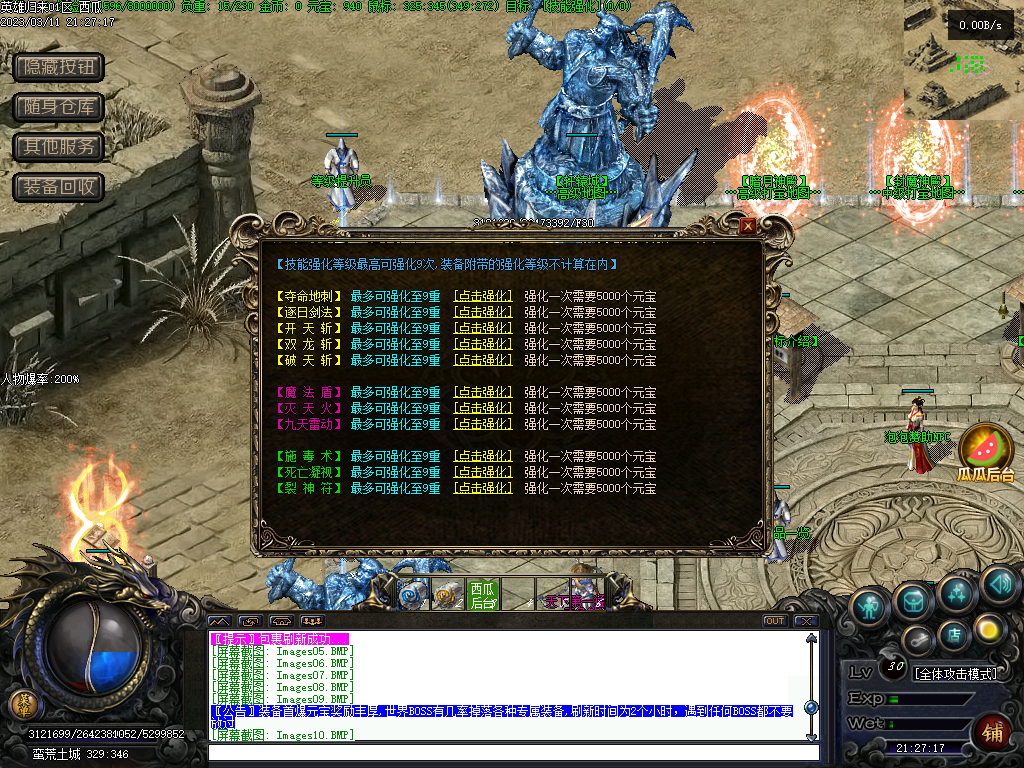Close the skill enhancement dialog
This screenshot has height=768, width=1024.
coord(748,227)
